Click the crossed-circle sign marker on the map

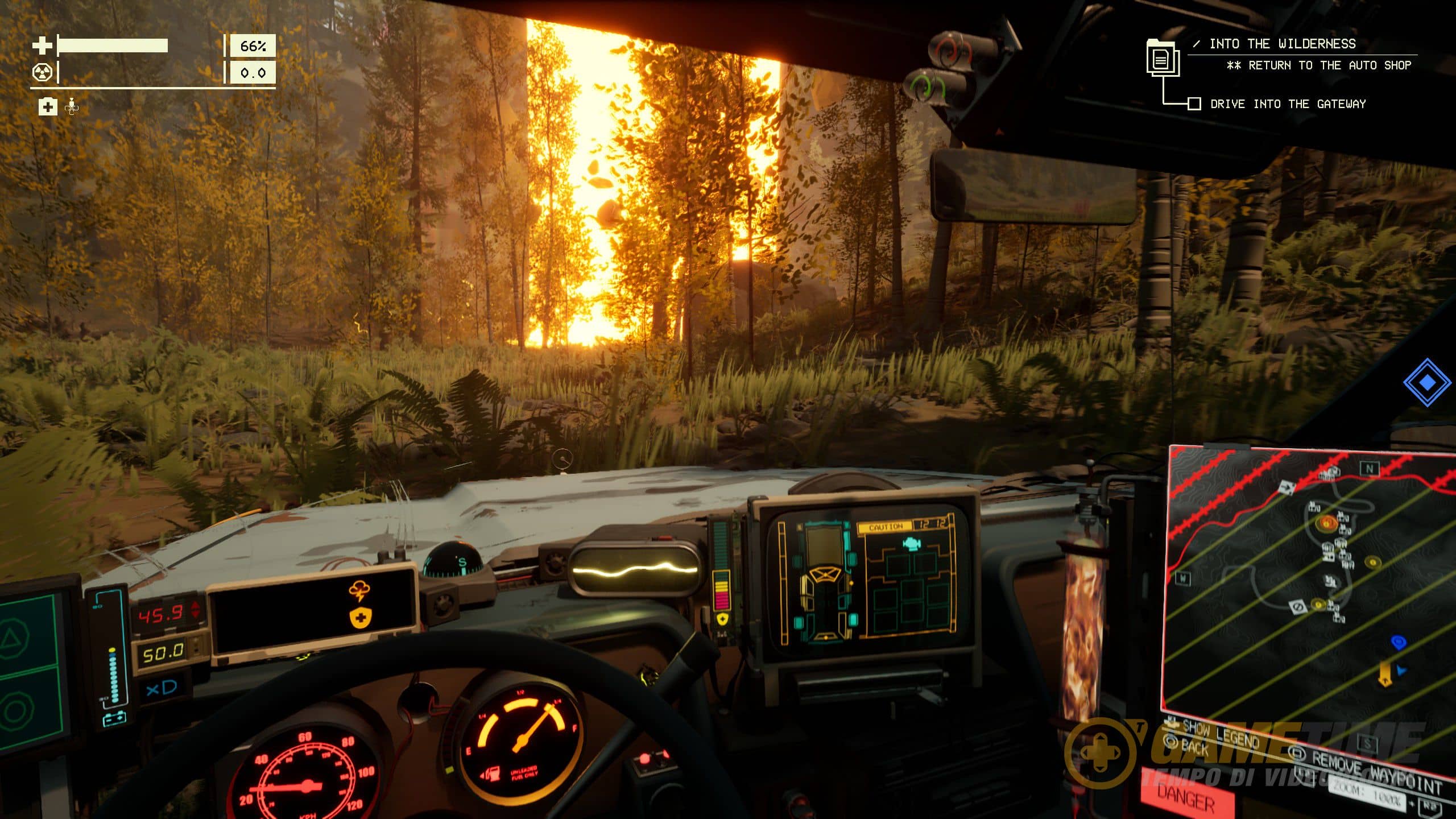click(1298, 608)
